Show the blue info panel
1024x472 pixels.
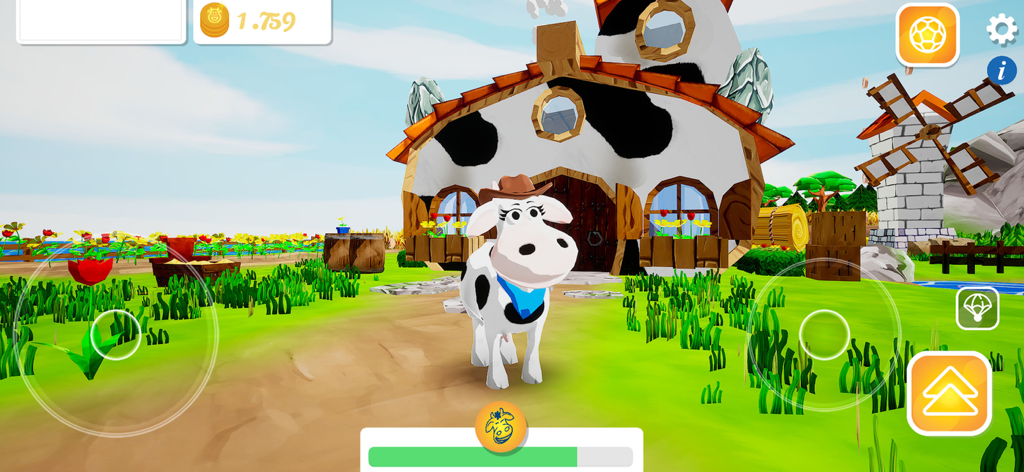pyautogui.click(x=1001, y=70)
